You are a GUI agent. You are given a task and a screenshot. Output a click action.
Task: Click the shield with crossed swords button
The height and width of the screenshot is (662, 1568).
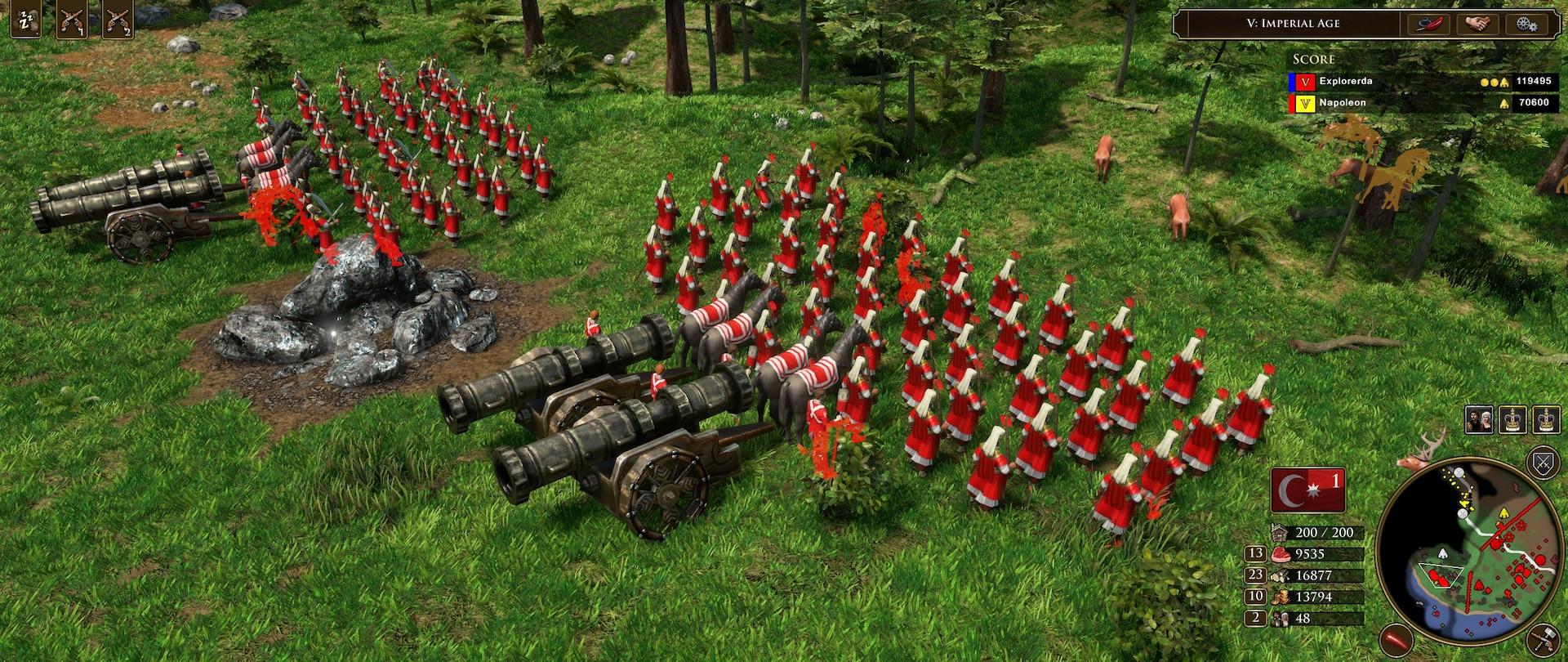(x=1543, y=463)
